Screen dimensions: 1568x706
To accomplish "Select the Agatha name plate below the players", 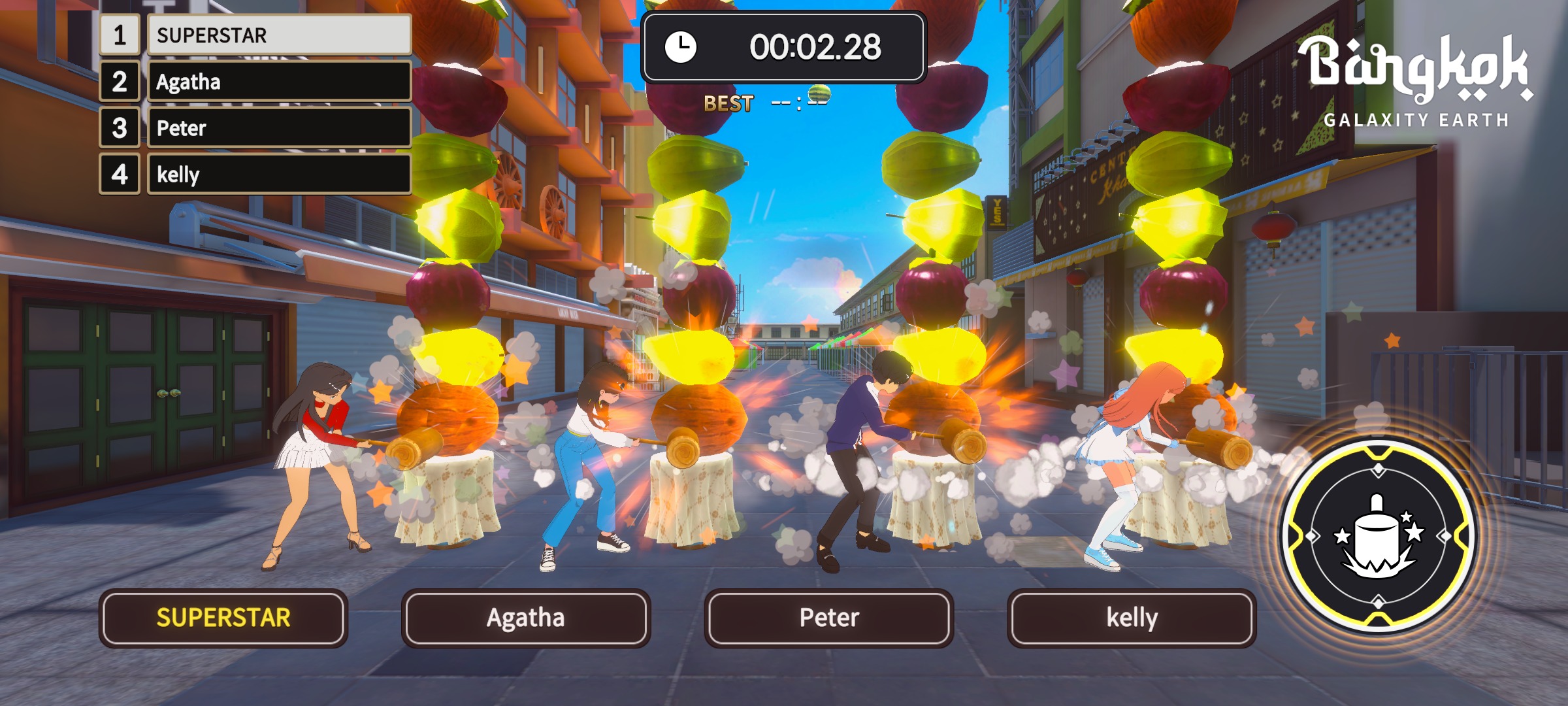I will pos(525,618).
